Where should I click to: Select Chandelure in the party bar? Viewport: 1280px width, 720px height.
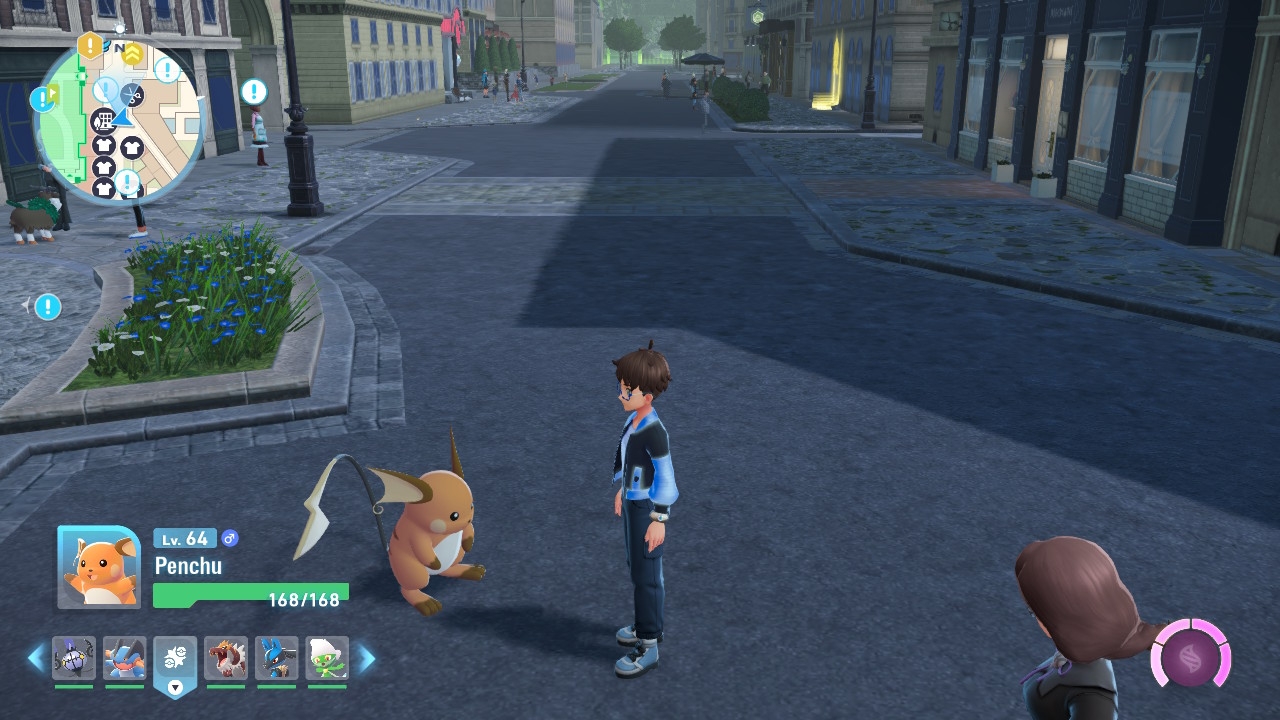(74, 658)
